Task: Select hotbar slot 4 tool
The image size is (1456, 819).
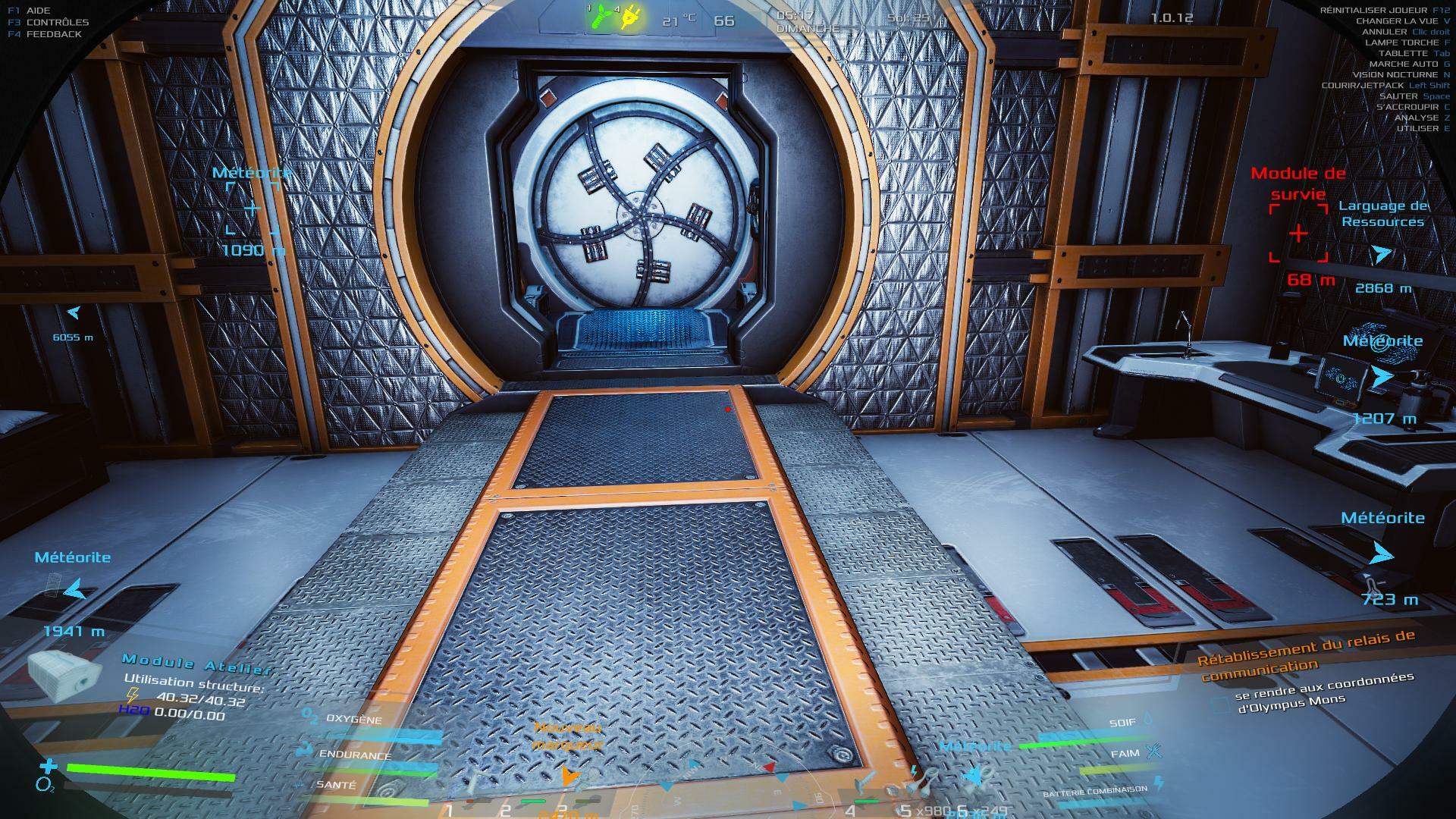Action: 865,790
